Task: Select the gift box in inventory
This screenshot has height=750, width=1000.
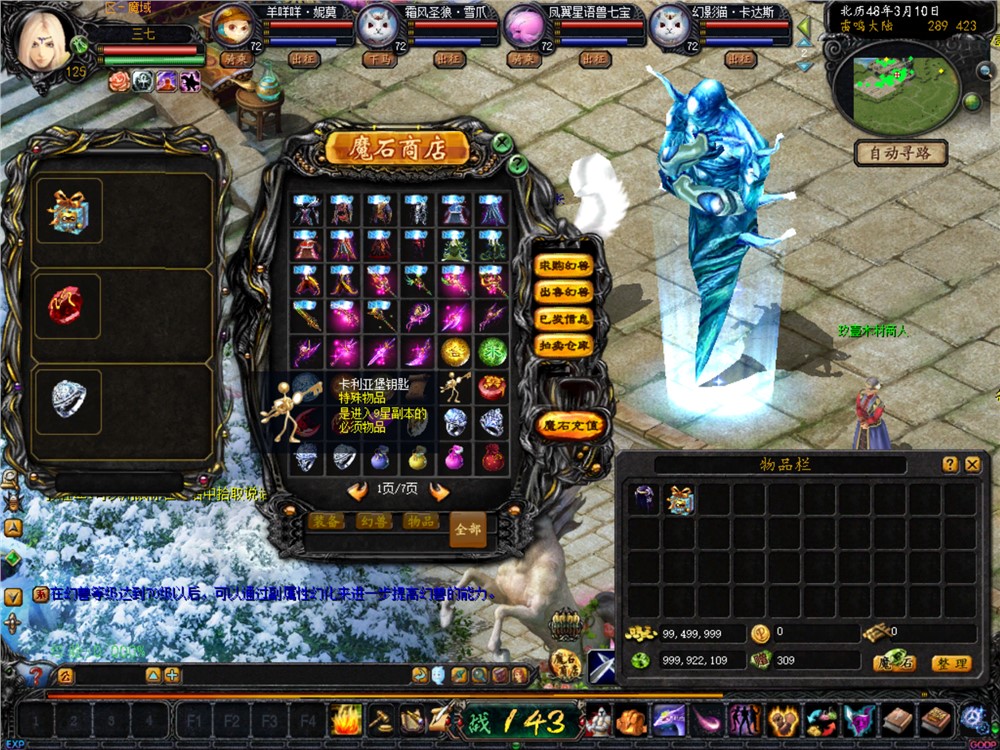Action: pos(680,499)
